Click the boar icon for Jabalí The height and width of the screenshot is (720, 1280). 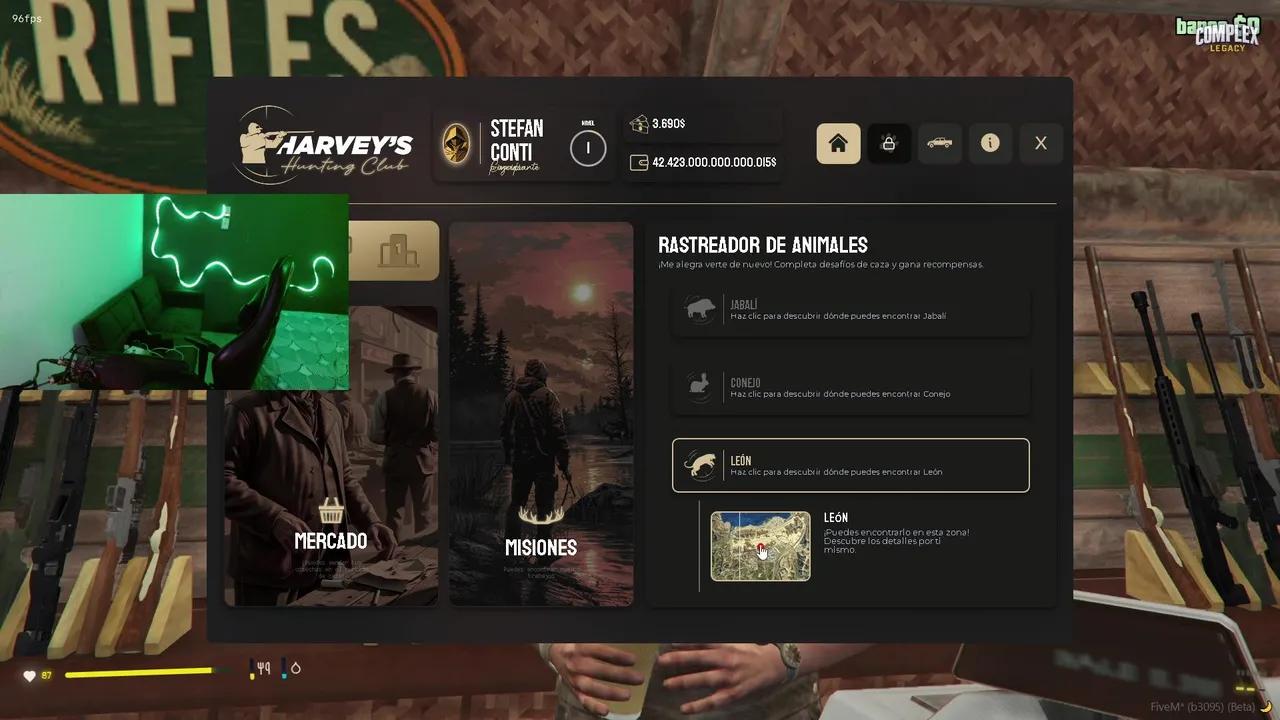tap(699, 309)
